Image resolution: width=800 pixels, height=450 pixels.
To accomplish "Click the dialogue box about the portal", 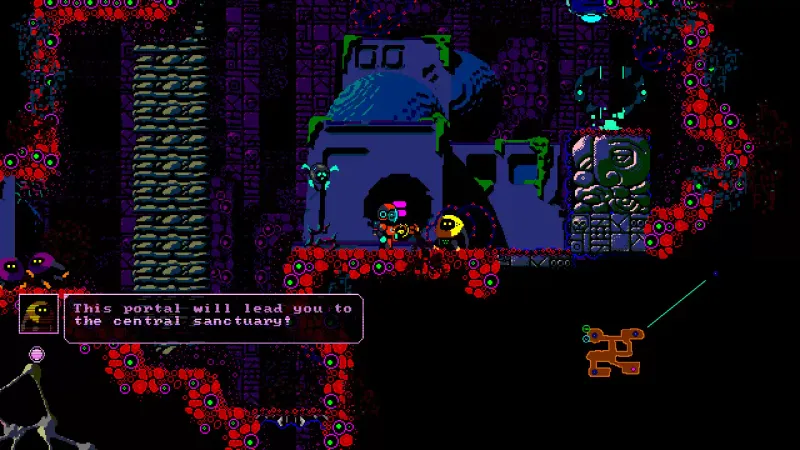I will [213, 317].
